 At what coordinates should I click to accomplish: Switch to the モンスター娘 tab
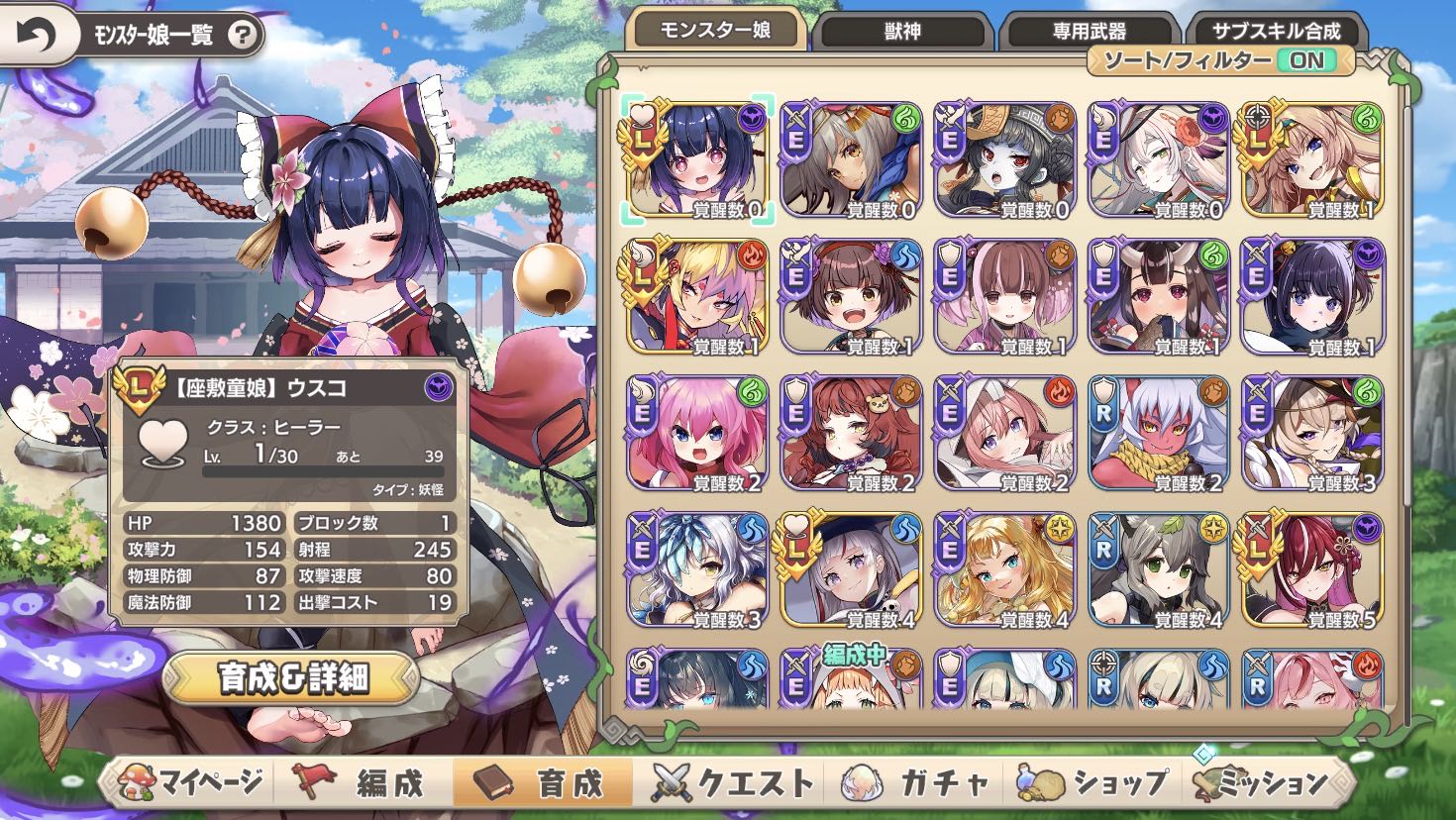click(x=716, y=31)
